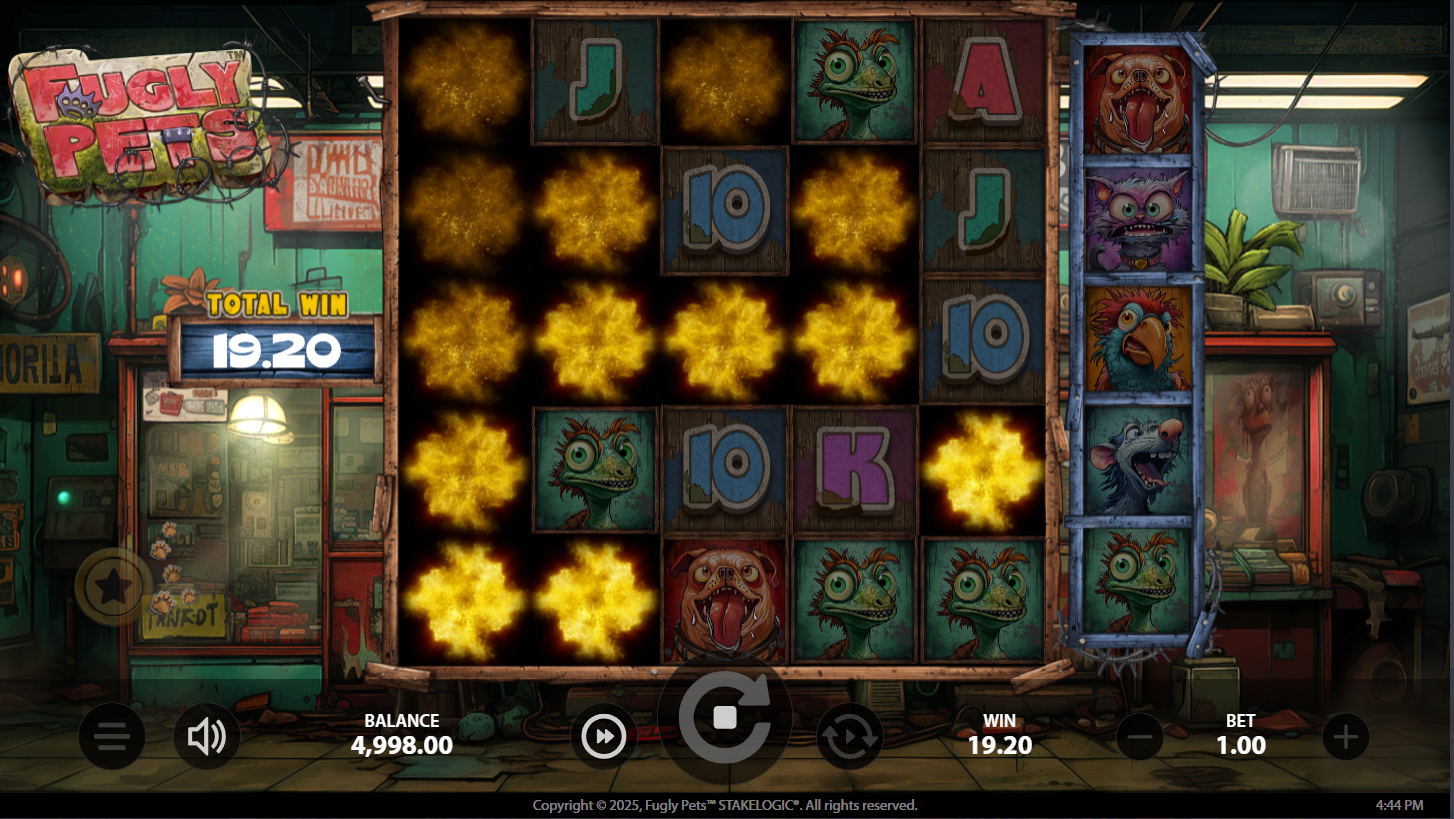Screen dimensions: 1454x819
Task: Increase the bet with the plus button
Action: pos(1345,738)
